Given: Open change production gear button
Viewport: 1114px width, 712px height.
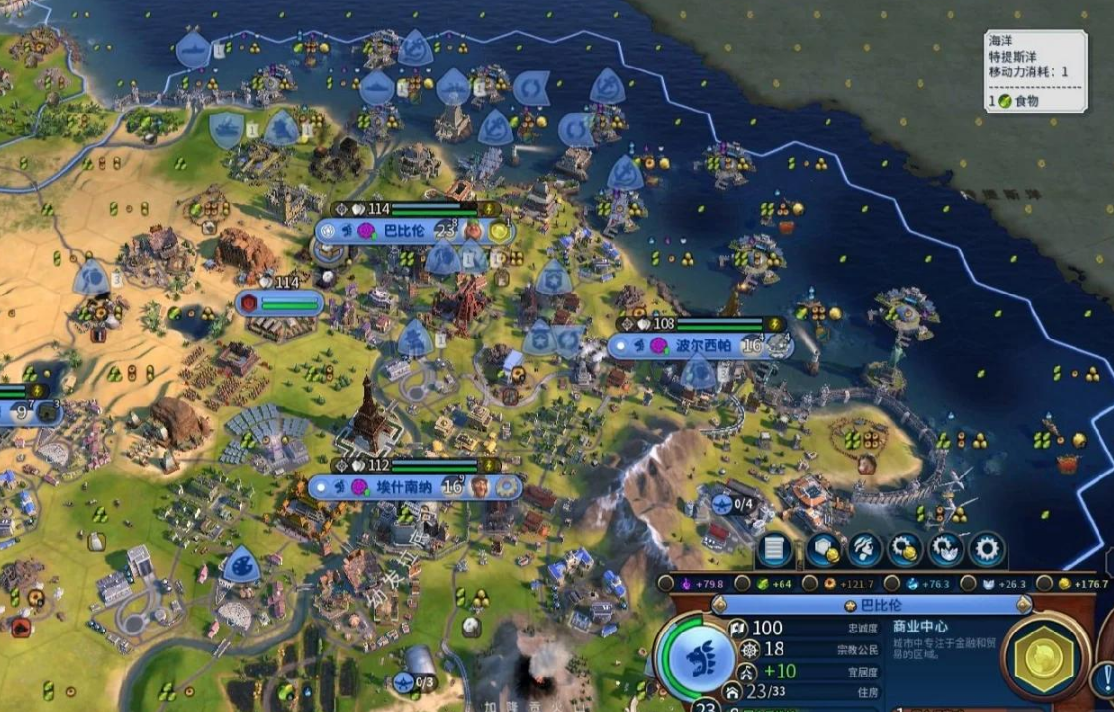Looking at the screenshot, I should pos(987,549).
